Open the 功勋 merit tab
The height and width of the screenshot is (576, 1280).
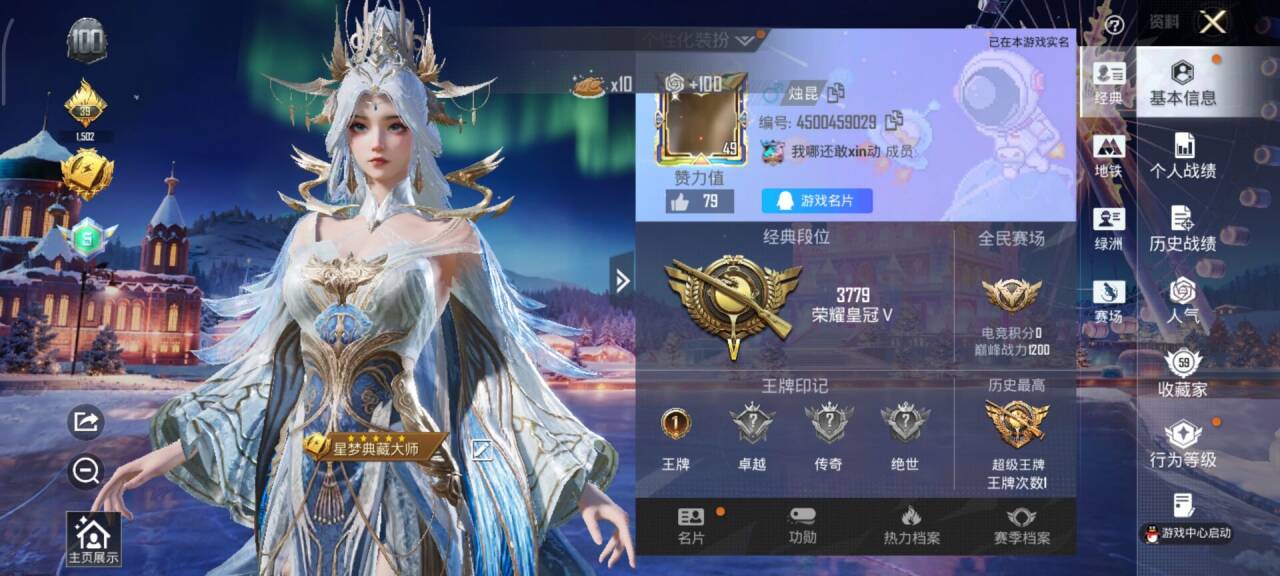click(x=802, y=526)
